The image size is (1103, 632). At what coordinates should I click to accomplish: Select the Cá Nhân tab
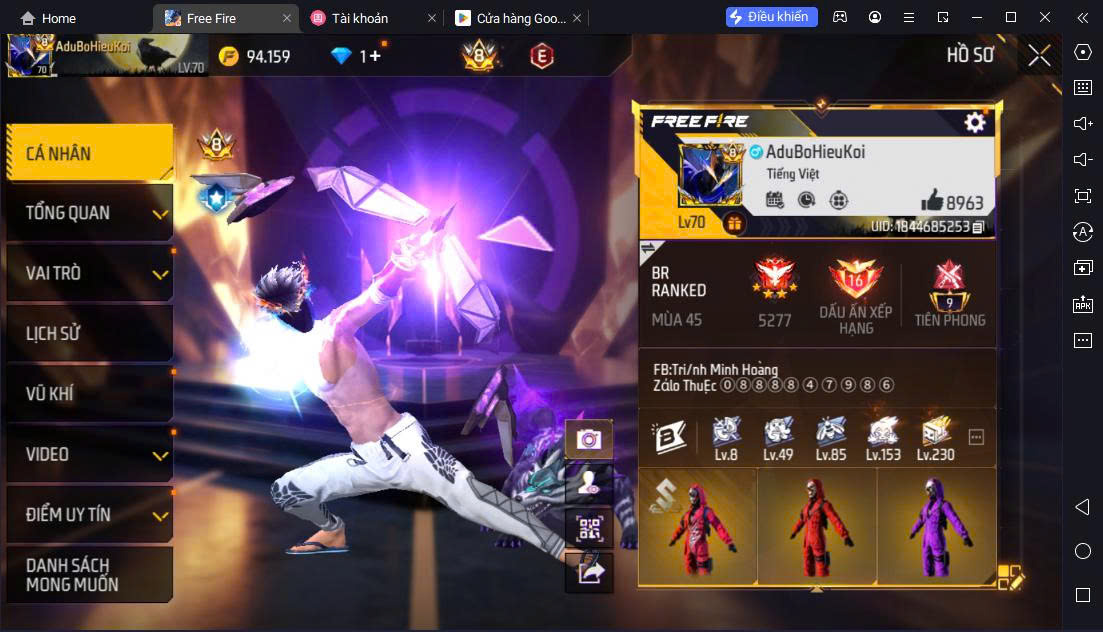pos(89,153)
